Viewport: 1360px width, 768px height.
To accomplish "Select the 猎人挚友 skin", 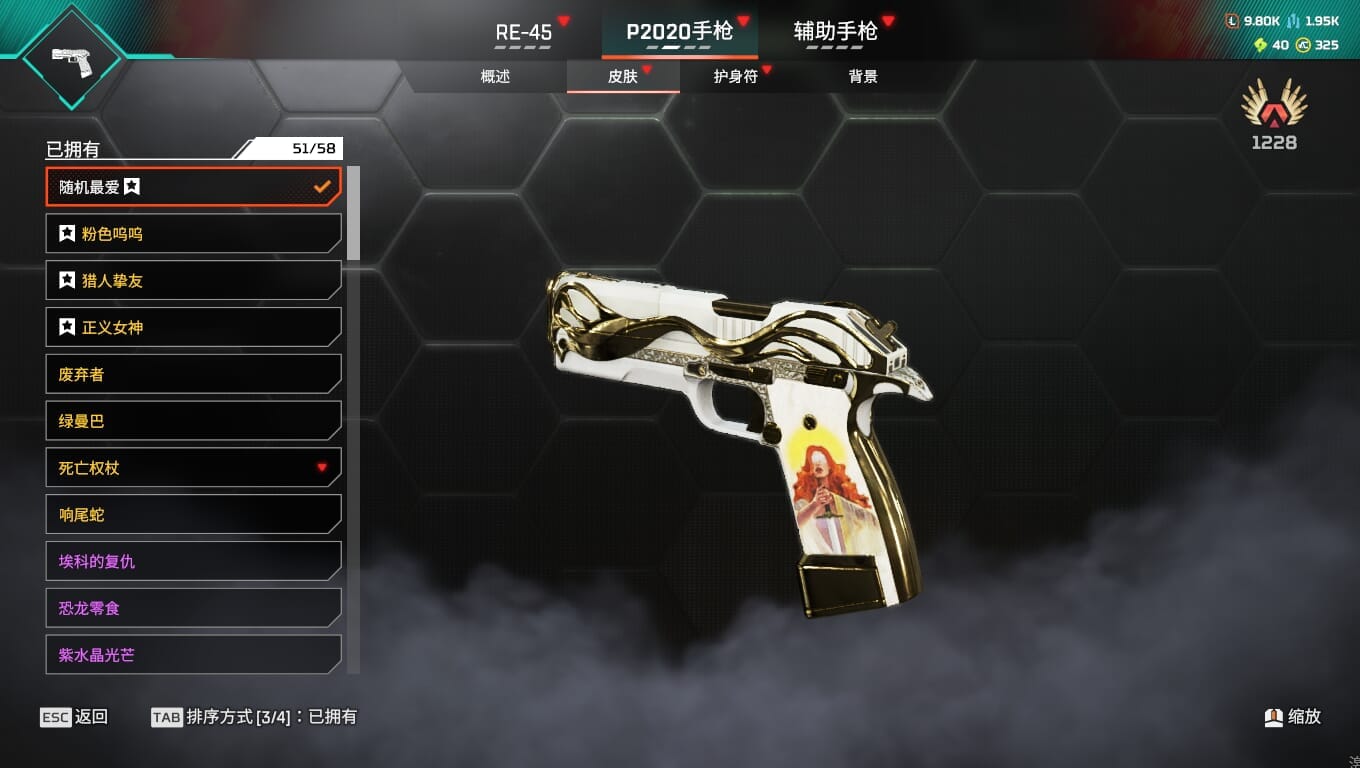I will click(x=193, y=281).
